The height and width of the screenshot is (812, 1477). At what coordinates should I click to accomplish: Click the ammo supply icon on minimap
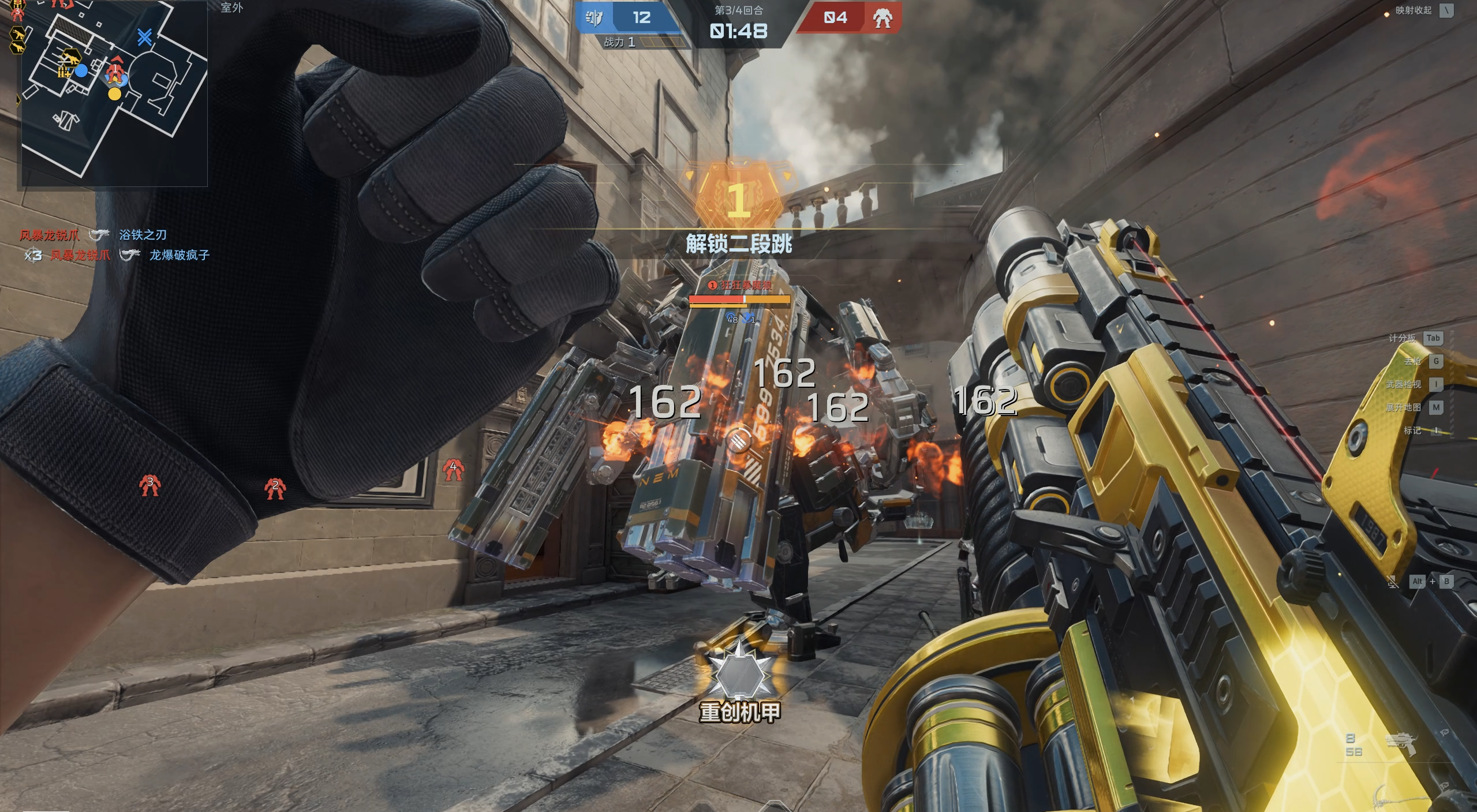click(x=63, y=71)
